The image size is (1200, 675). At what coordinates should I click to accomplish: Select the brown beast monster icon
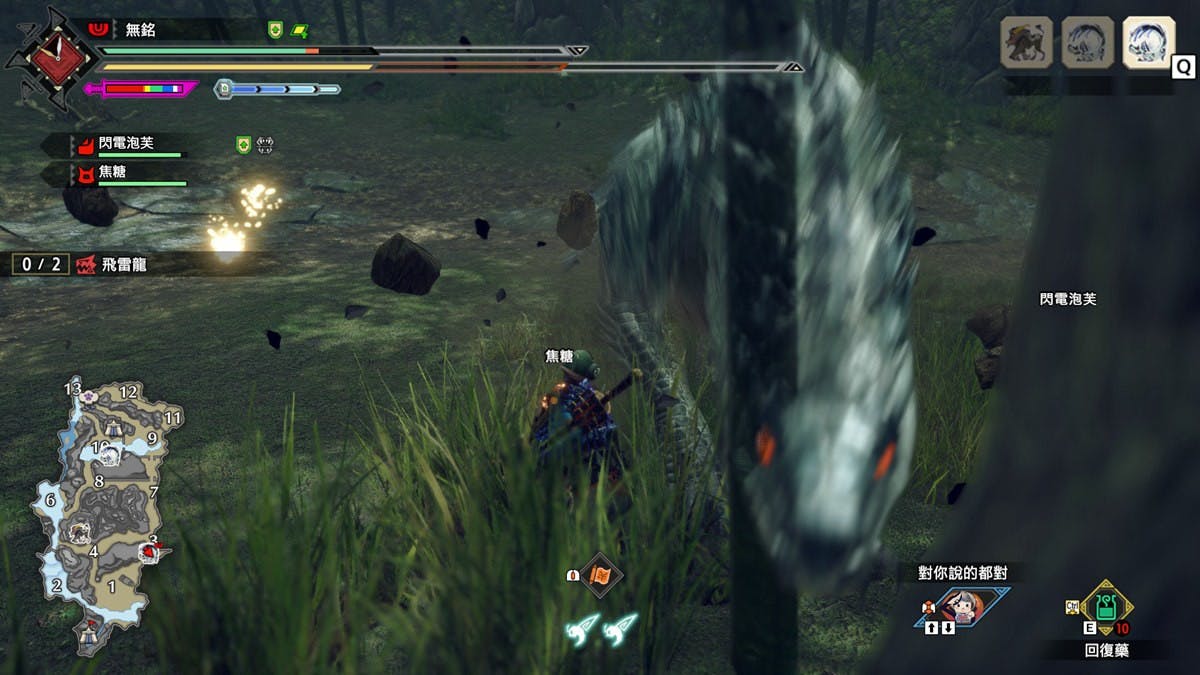click(1027, 44)
